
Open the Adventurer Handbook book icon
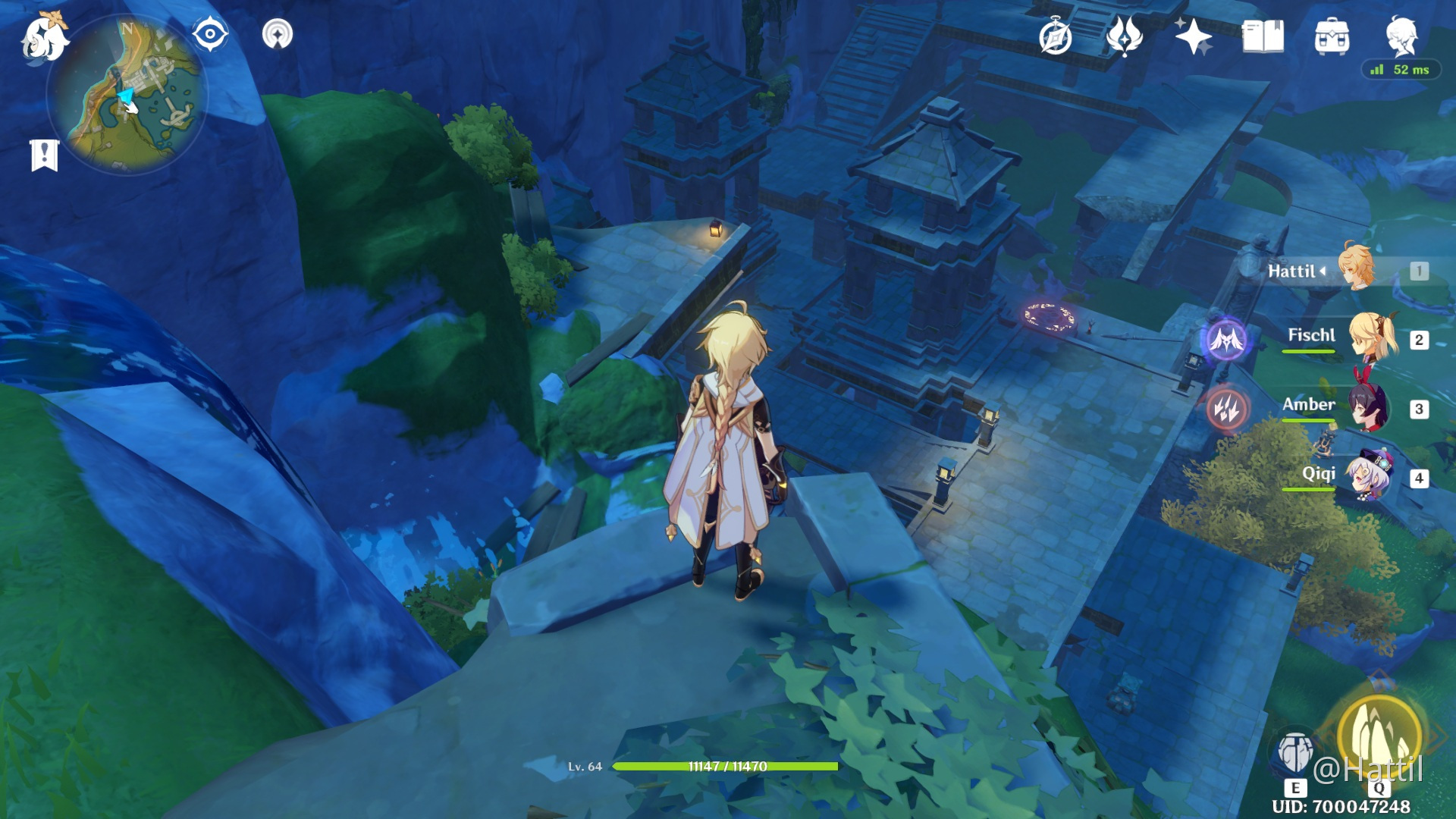pos(1263,36)
